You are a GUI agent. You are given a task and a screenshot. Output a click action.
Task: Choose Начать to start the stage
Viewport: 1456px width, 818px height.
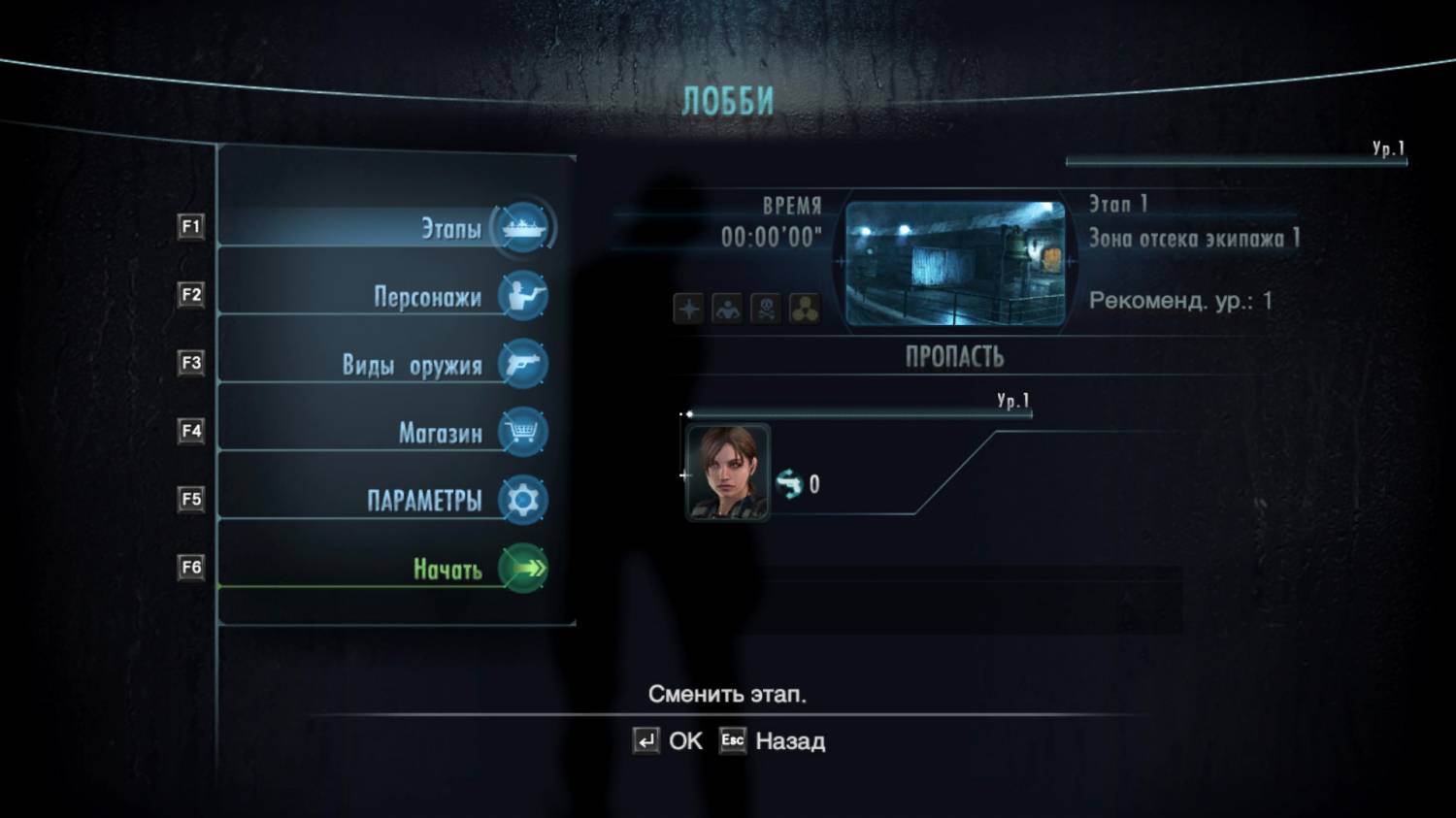[447, 569]
